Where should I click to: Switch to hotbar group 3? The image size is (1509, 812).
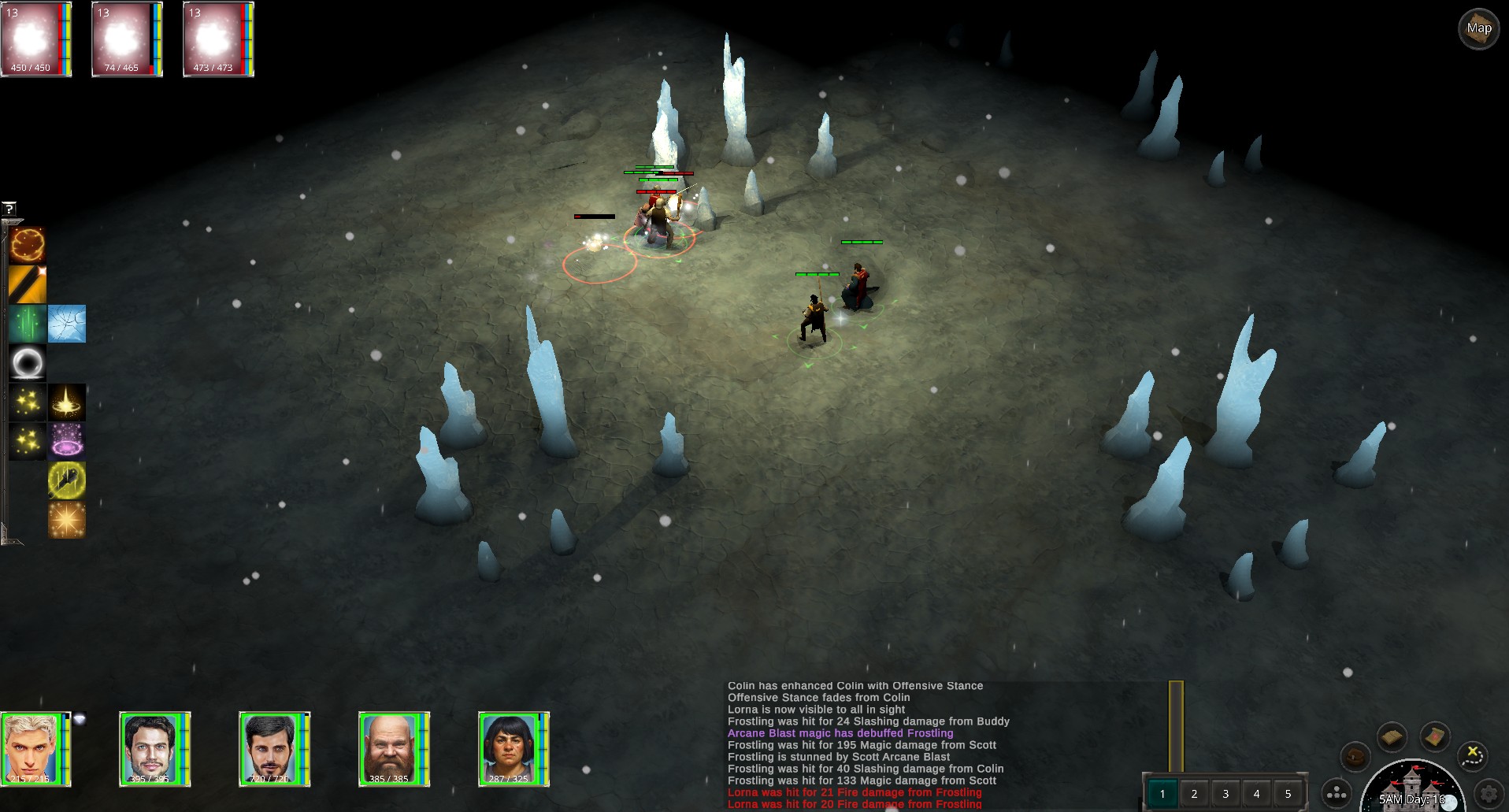tap(1225, 794)
